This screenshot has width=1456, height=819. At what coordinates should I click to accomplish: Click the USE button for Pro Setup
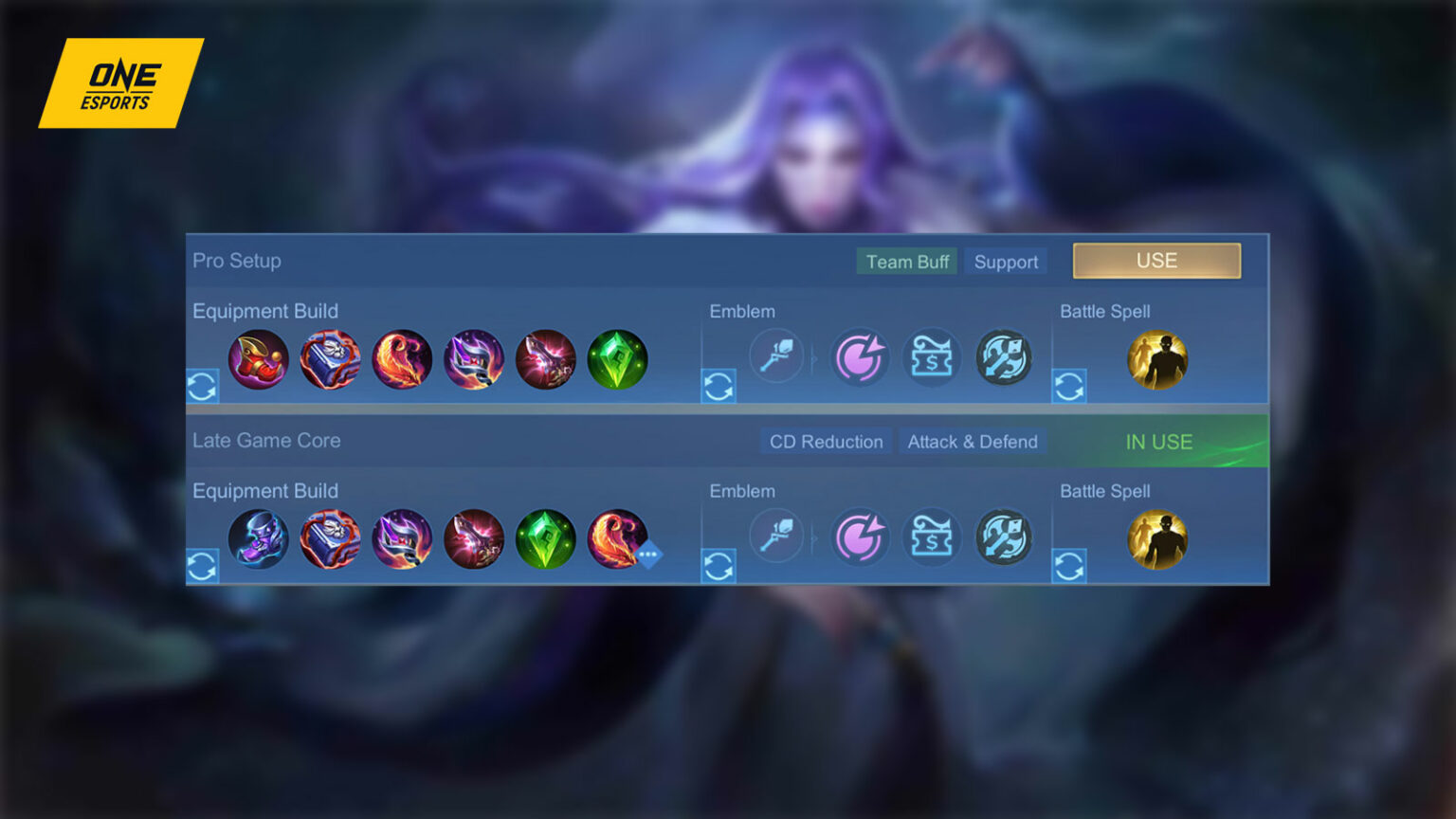tap(1156, 260)
